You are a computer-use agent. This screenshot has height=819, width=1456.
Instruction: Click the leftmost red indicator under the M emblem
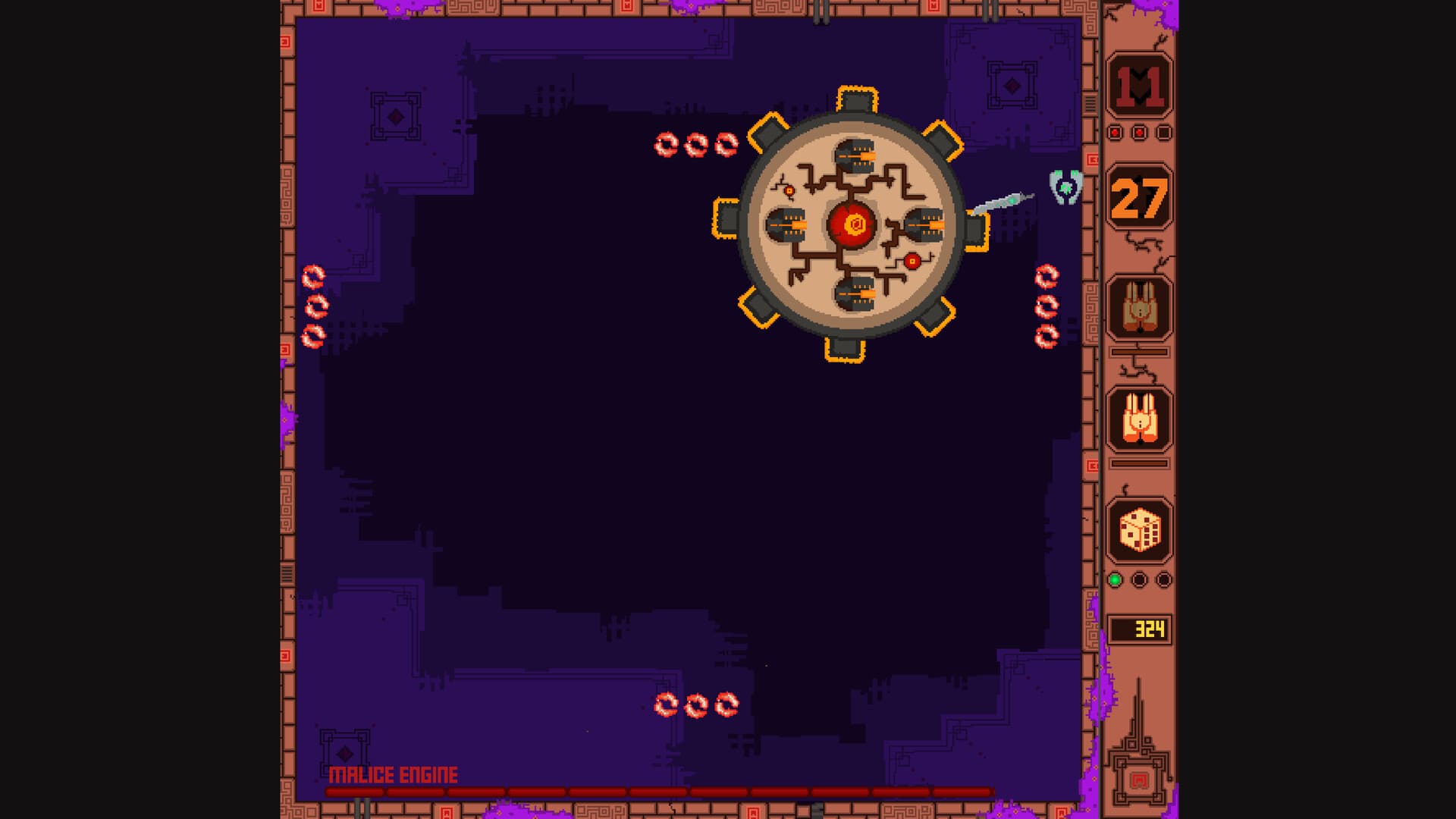click(1114, 130)
